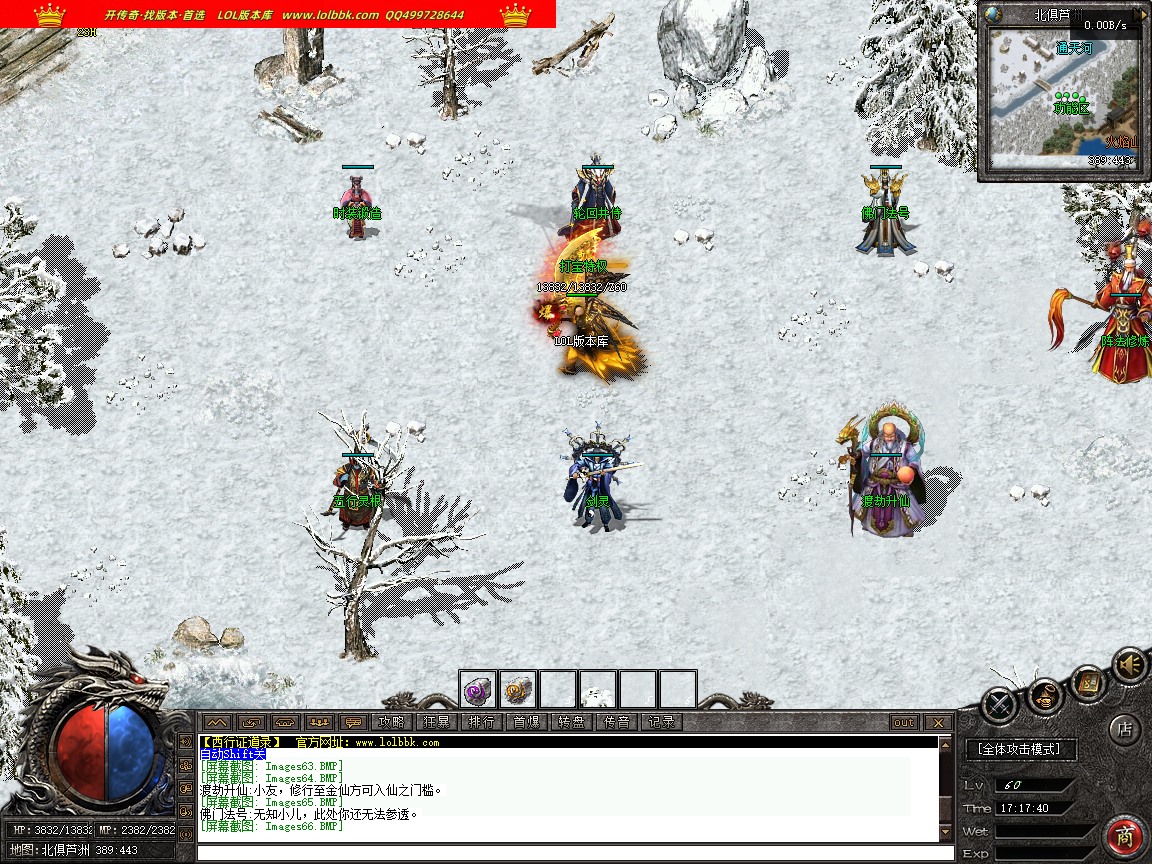Use the golden scroll in the hotbar
Viewport: 1152px width, 864px height.
pyautogui.click(x=518, y=689)
